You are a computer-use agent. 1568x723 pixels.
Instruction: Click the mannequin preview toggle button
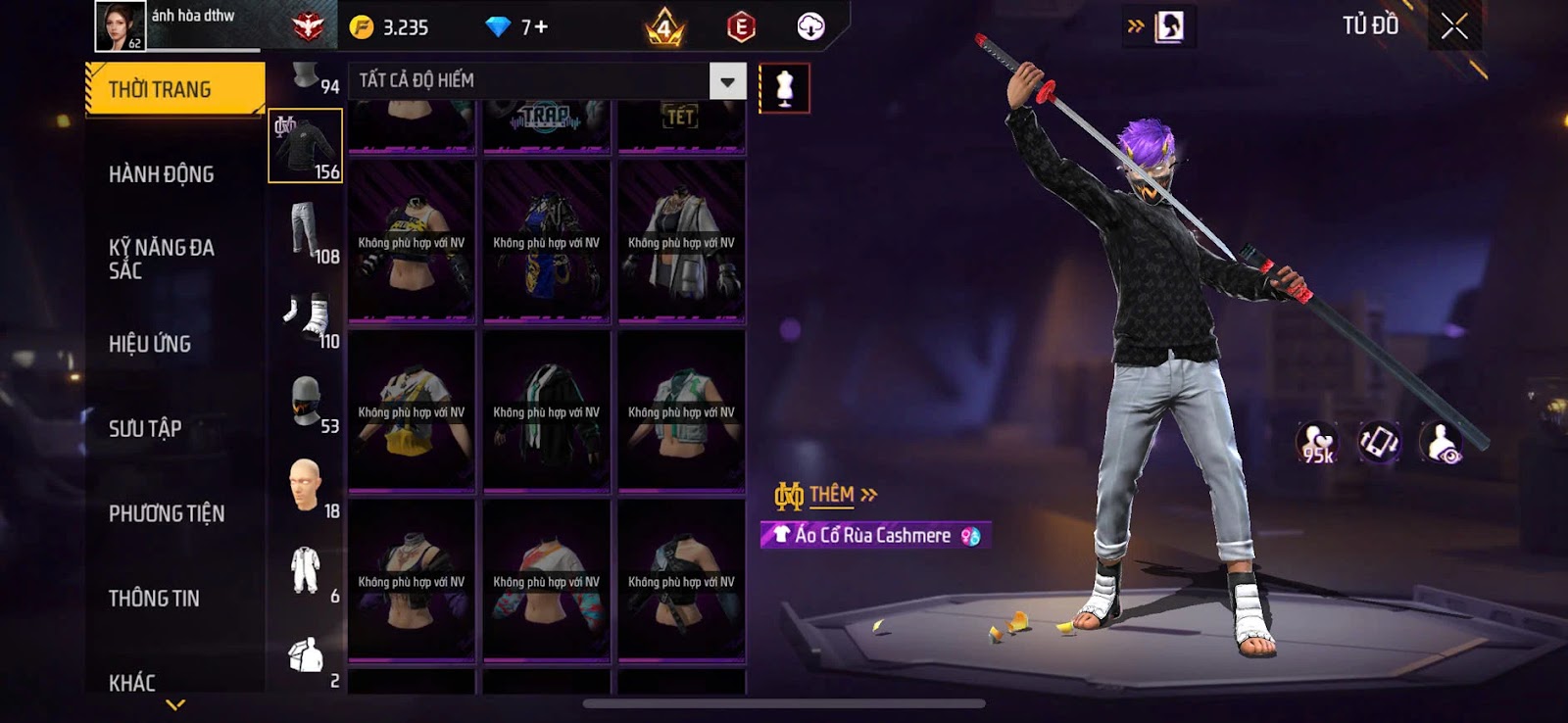[x=784, y=88]
